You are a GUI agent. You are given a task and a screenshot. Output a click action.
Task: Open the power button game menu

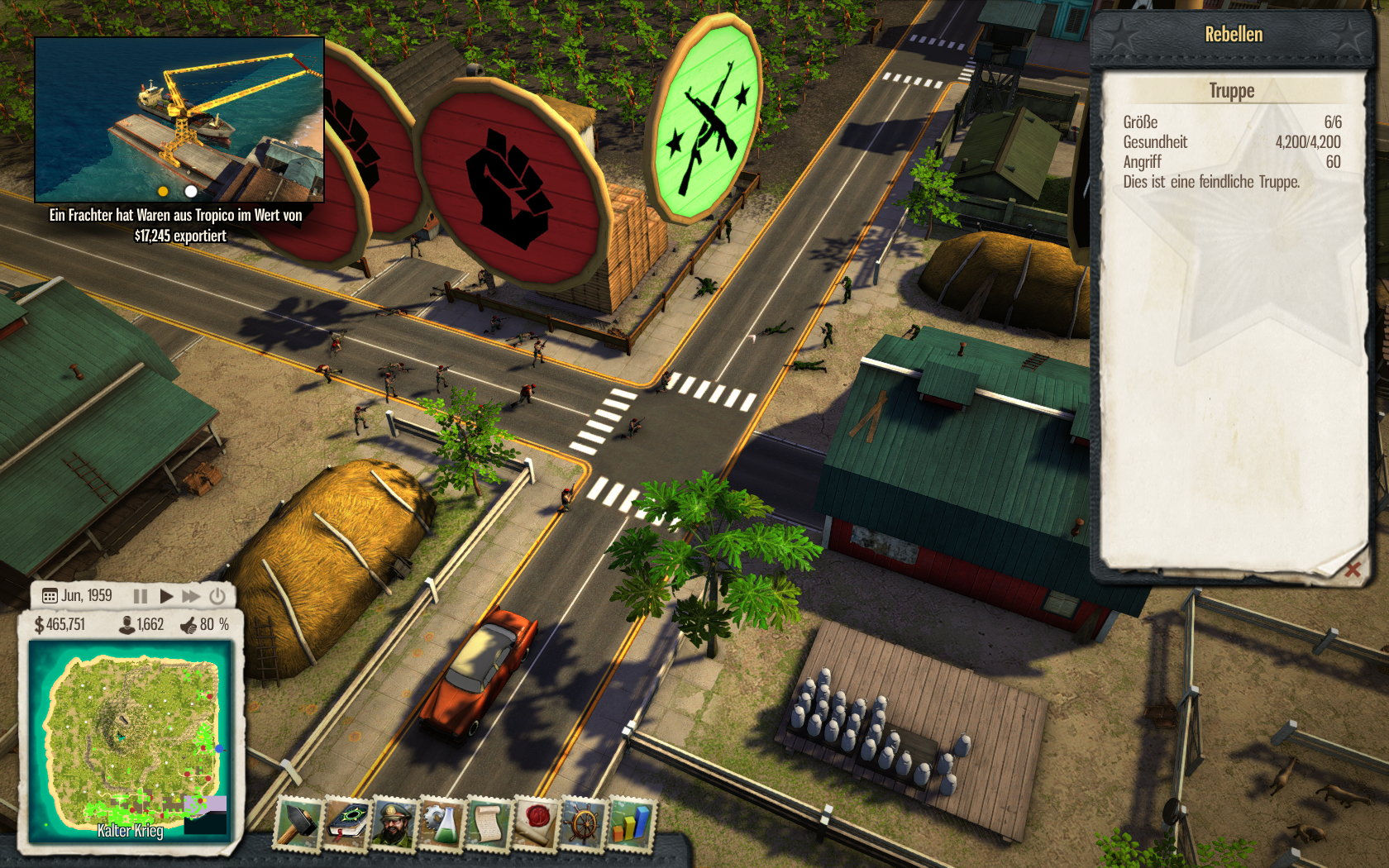tap(217, 596)
